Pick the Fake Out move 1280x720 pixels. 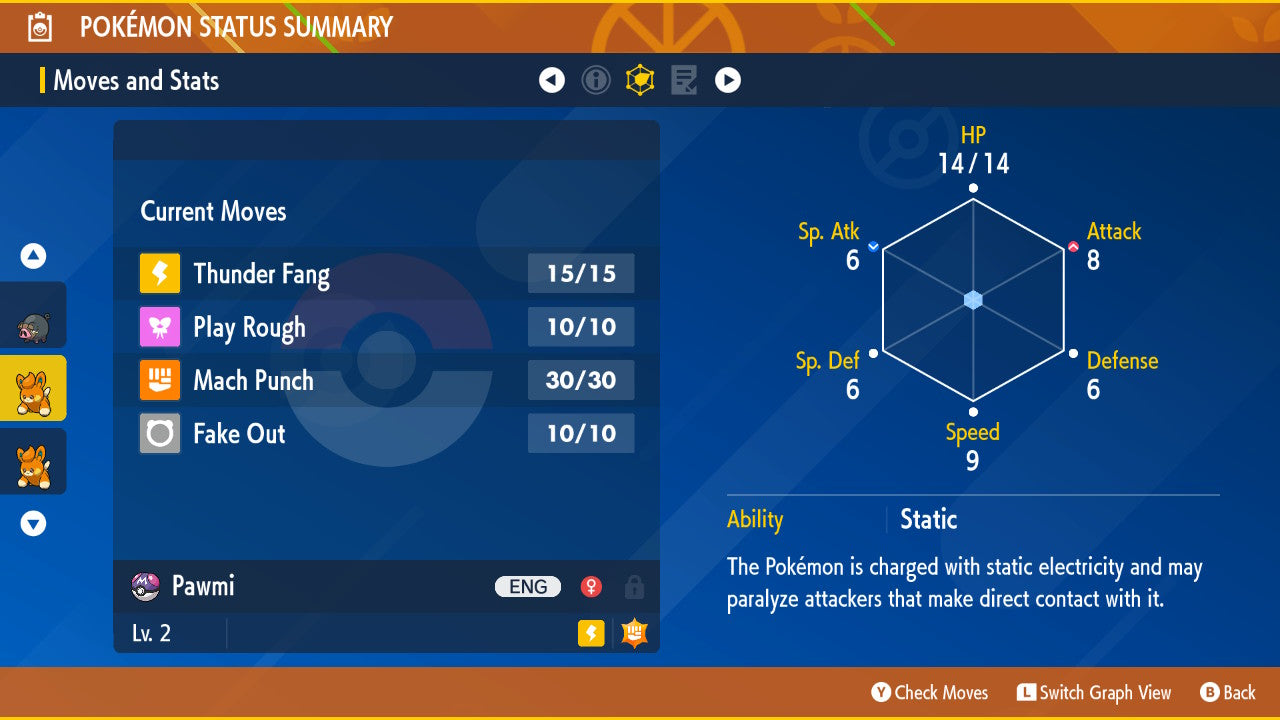386,433
